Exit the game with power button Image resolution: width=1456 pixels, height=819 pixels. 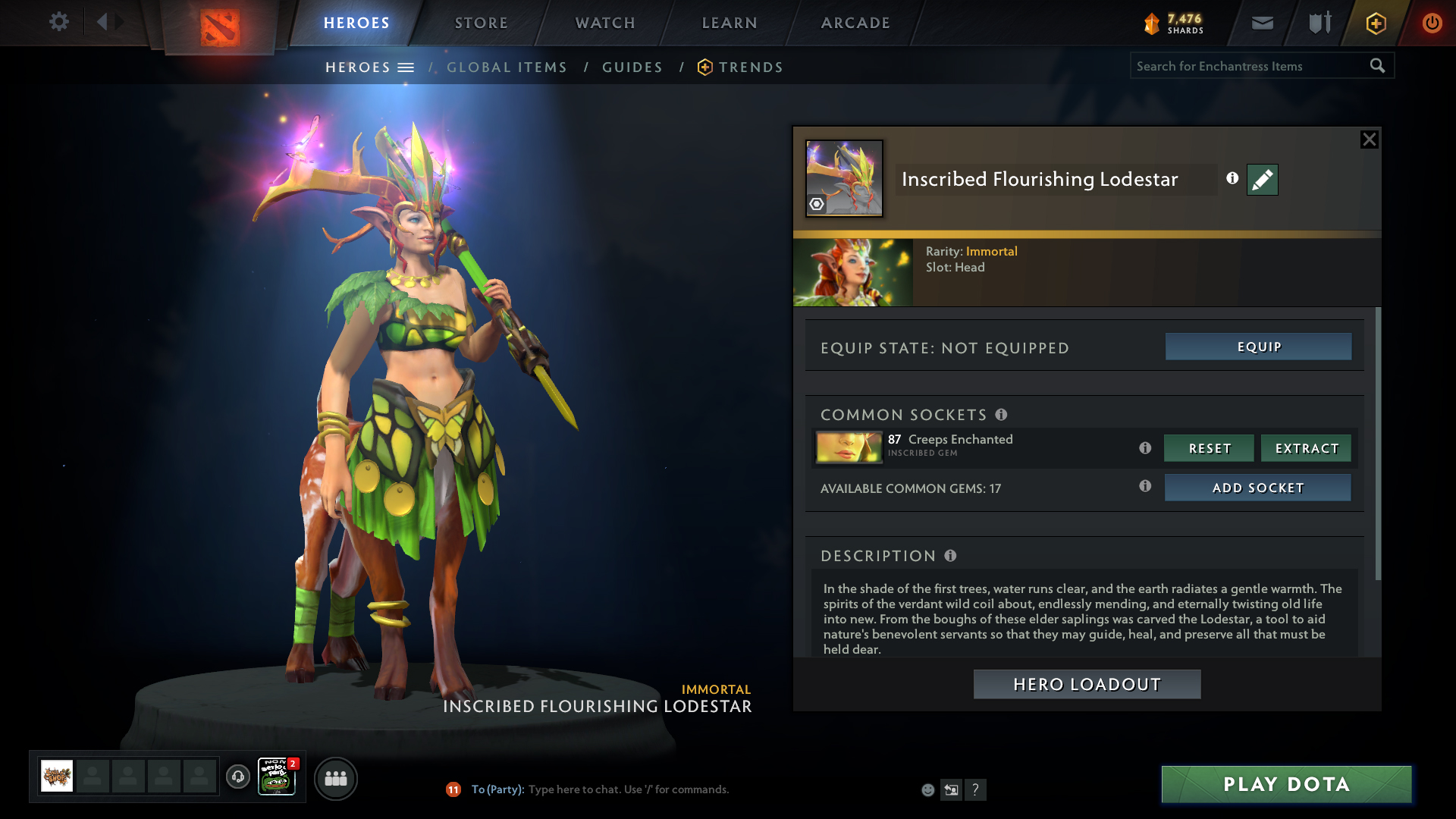(x=1432, y=23)
